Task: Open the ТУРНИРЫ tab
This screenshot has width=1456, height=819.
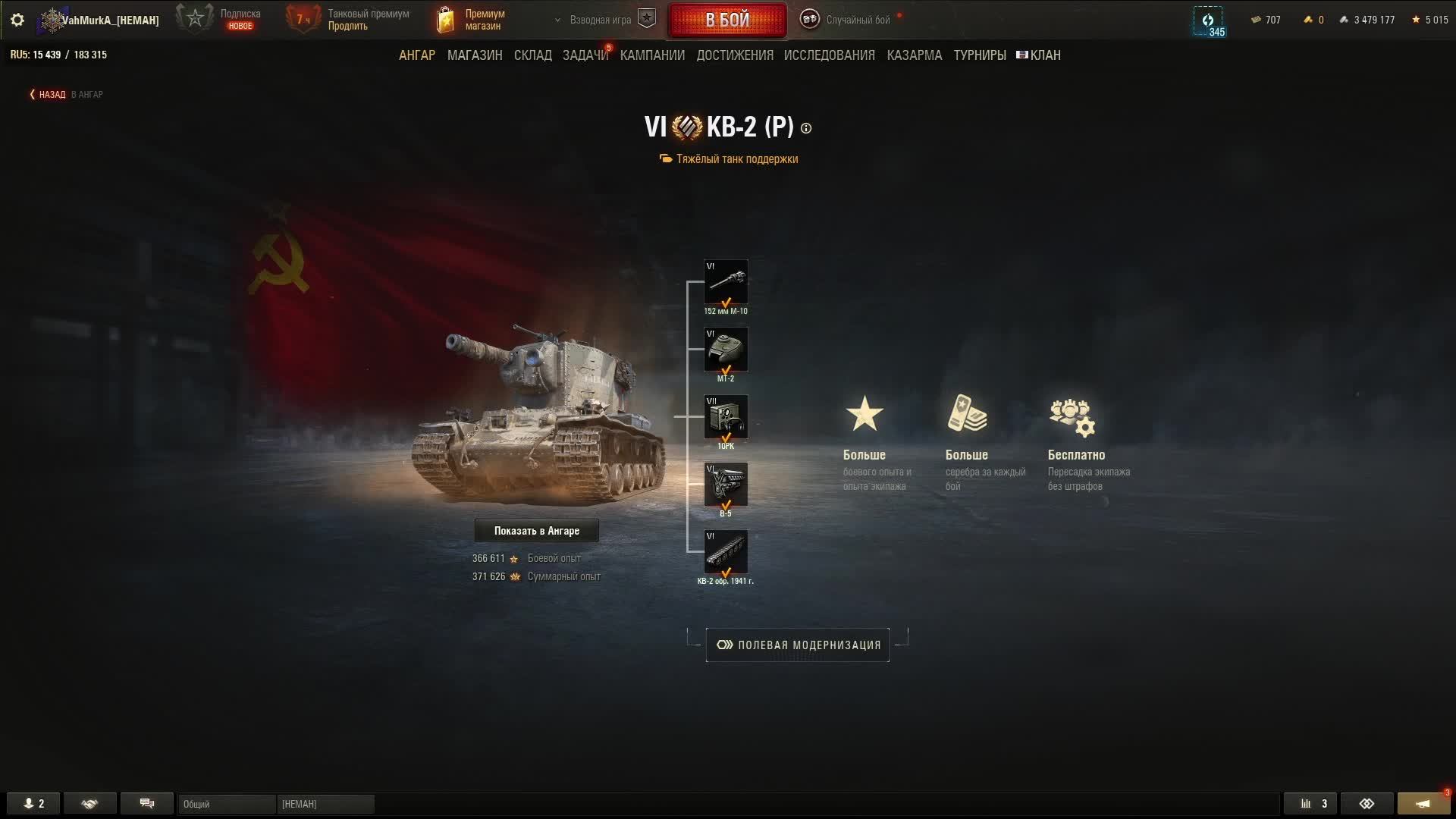Action: click(980, 55)
